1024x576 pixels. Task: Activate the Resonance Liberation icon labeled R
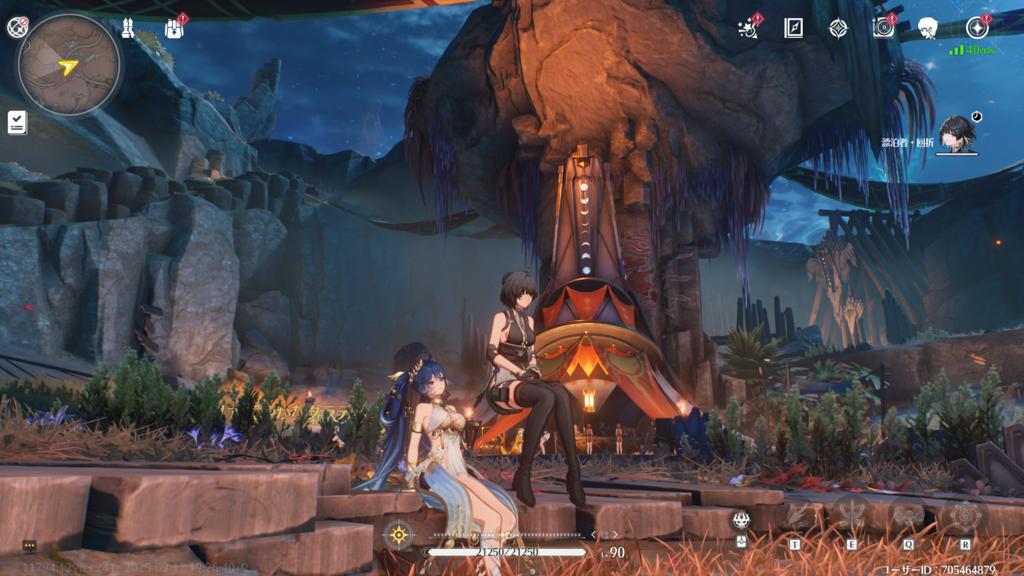(x=965, y=518)
